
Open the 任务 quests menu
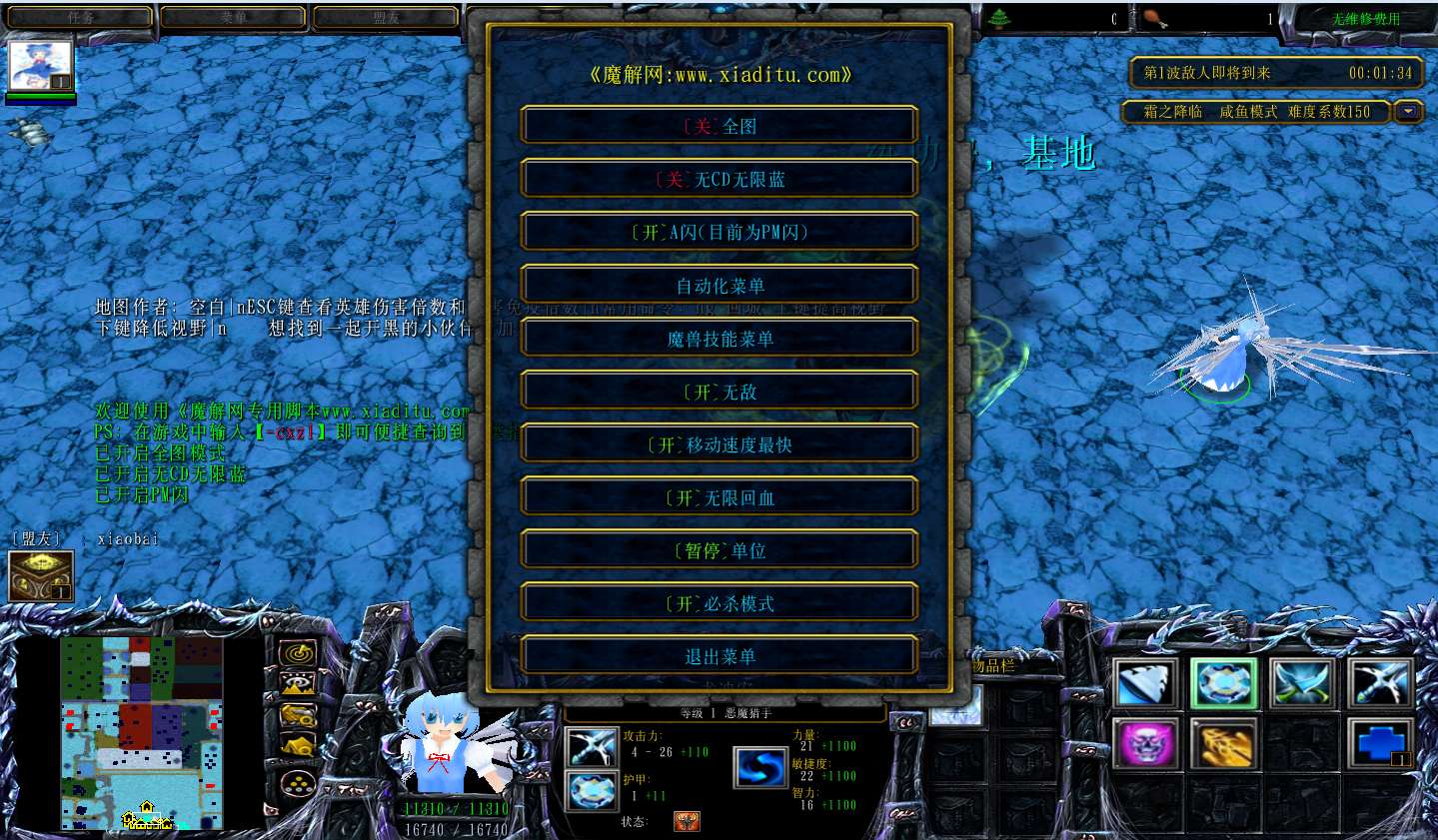click(x=79, y=16)
